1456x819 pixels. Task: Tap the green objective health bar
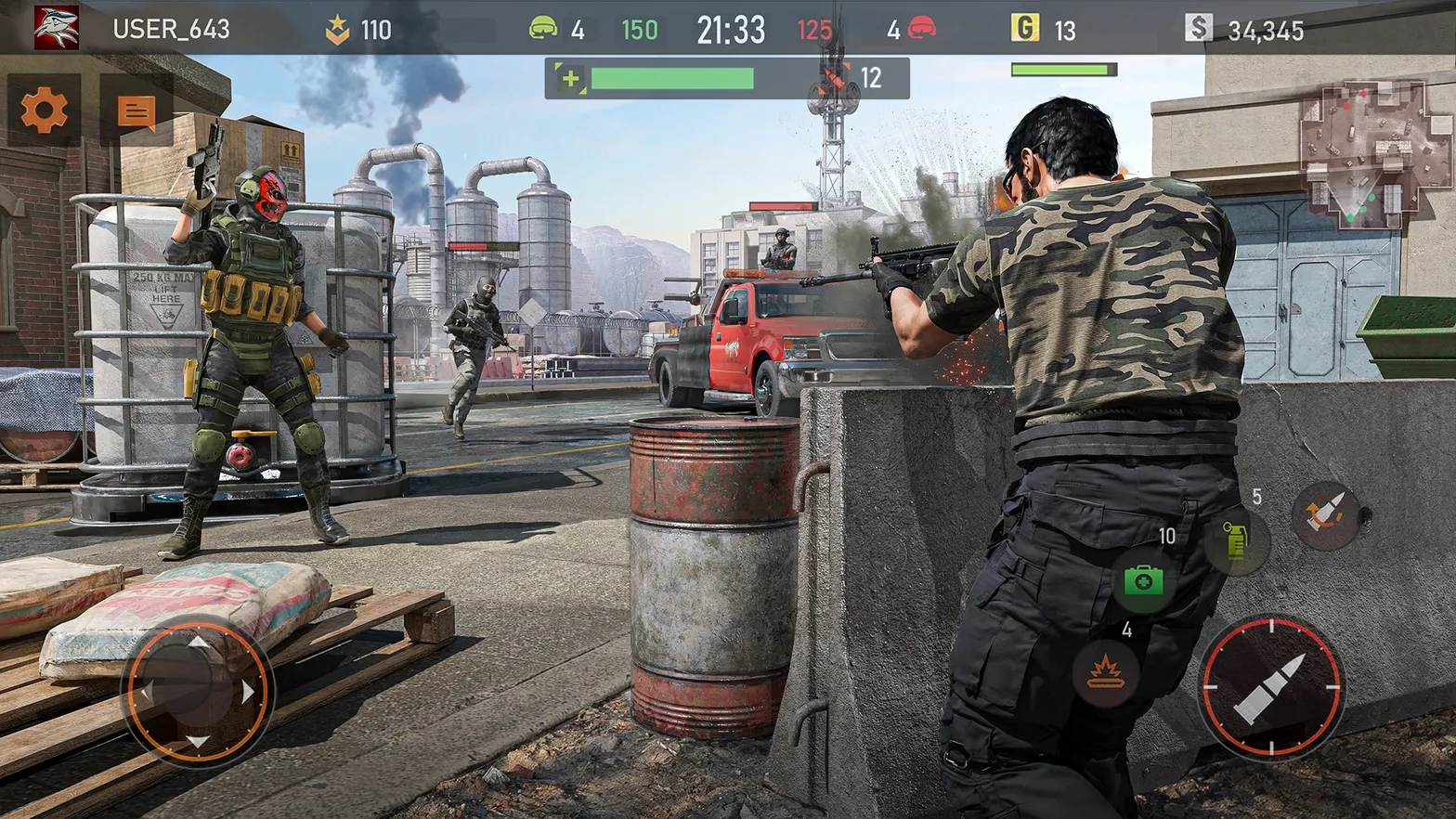click(671, 78)
